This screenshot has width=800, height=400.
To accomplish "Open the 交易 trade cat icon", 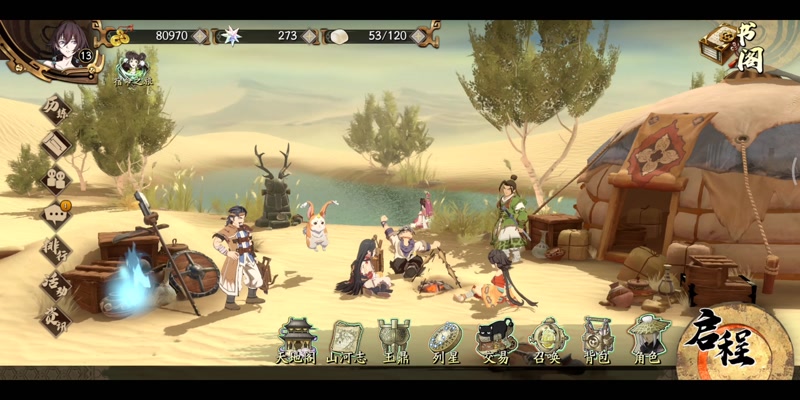I will click(495, 340).
